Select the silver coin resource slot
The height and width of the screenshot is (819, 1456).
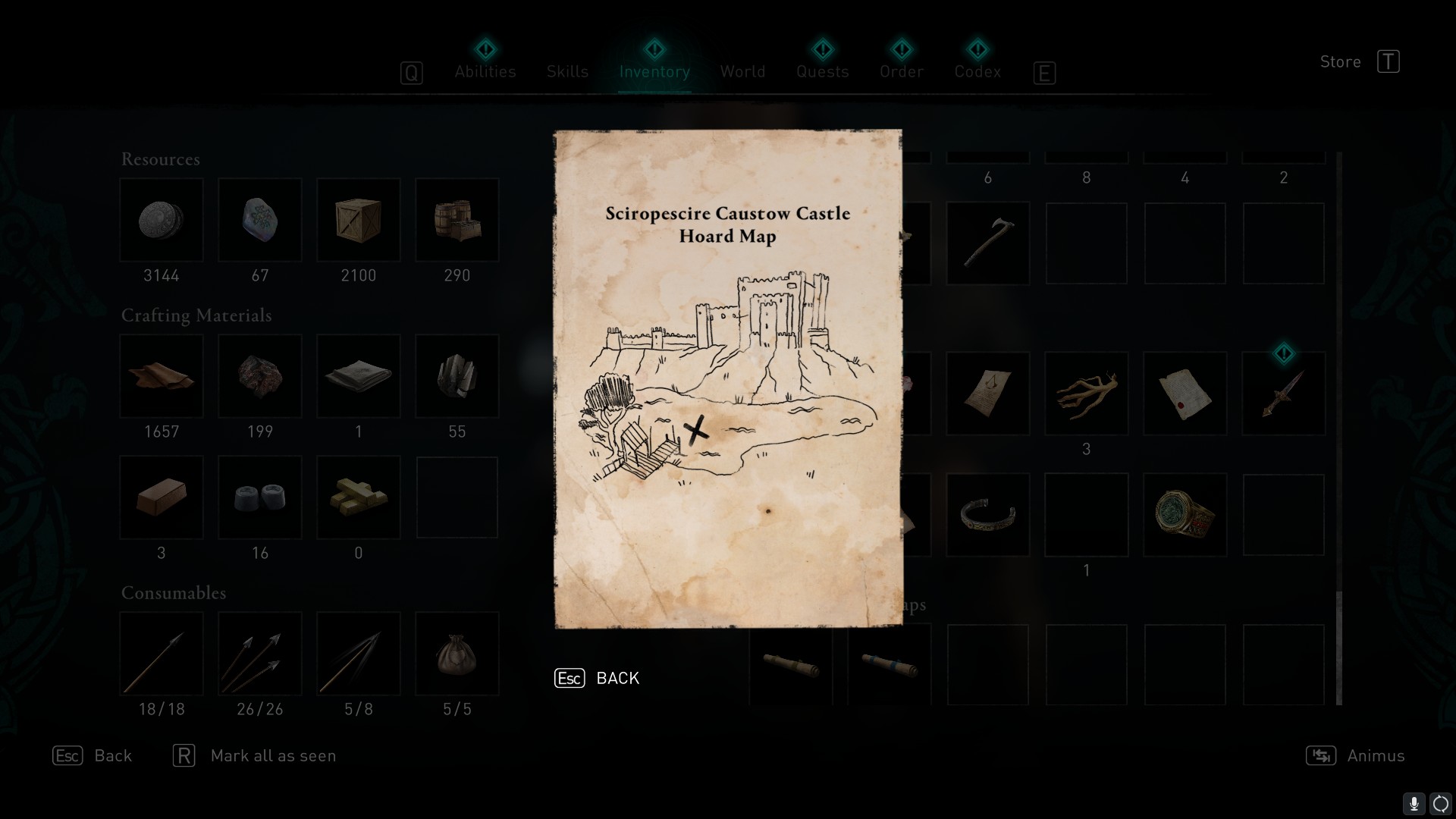(x=162, y=220)
